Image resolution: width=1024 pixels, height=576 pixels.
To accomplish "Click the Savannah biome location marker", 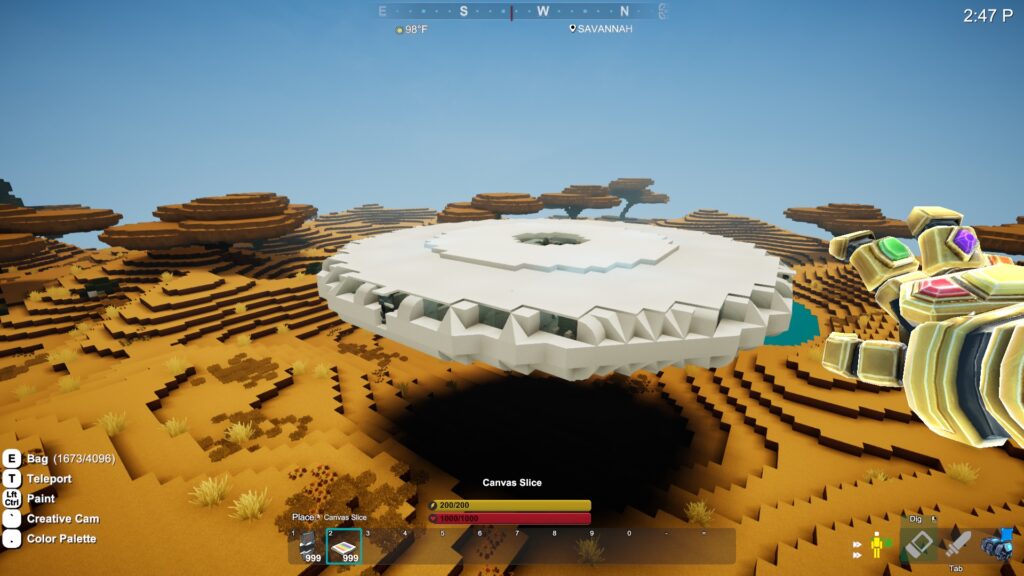I will pyautogui.click(x=600, y=29).
